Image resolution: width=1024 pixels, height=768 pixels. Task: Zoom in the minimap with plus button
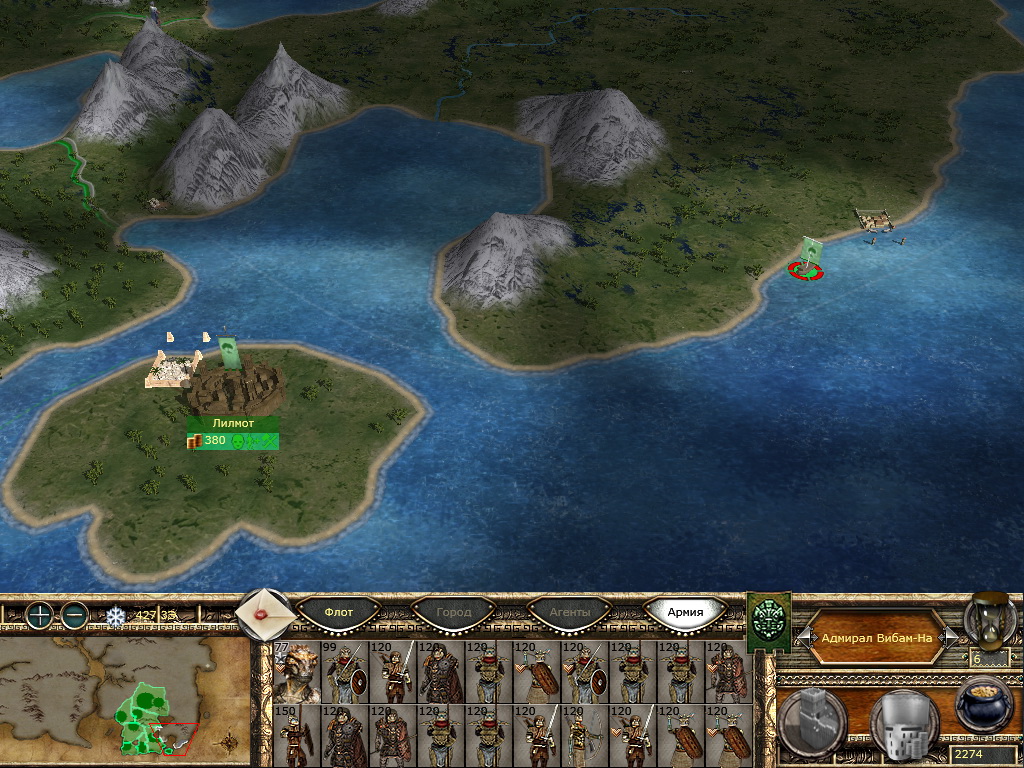40,615
